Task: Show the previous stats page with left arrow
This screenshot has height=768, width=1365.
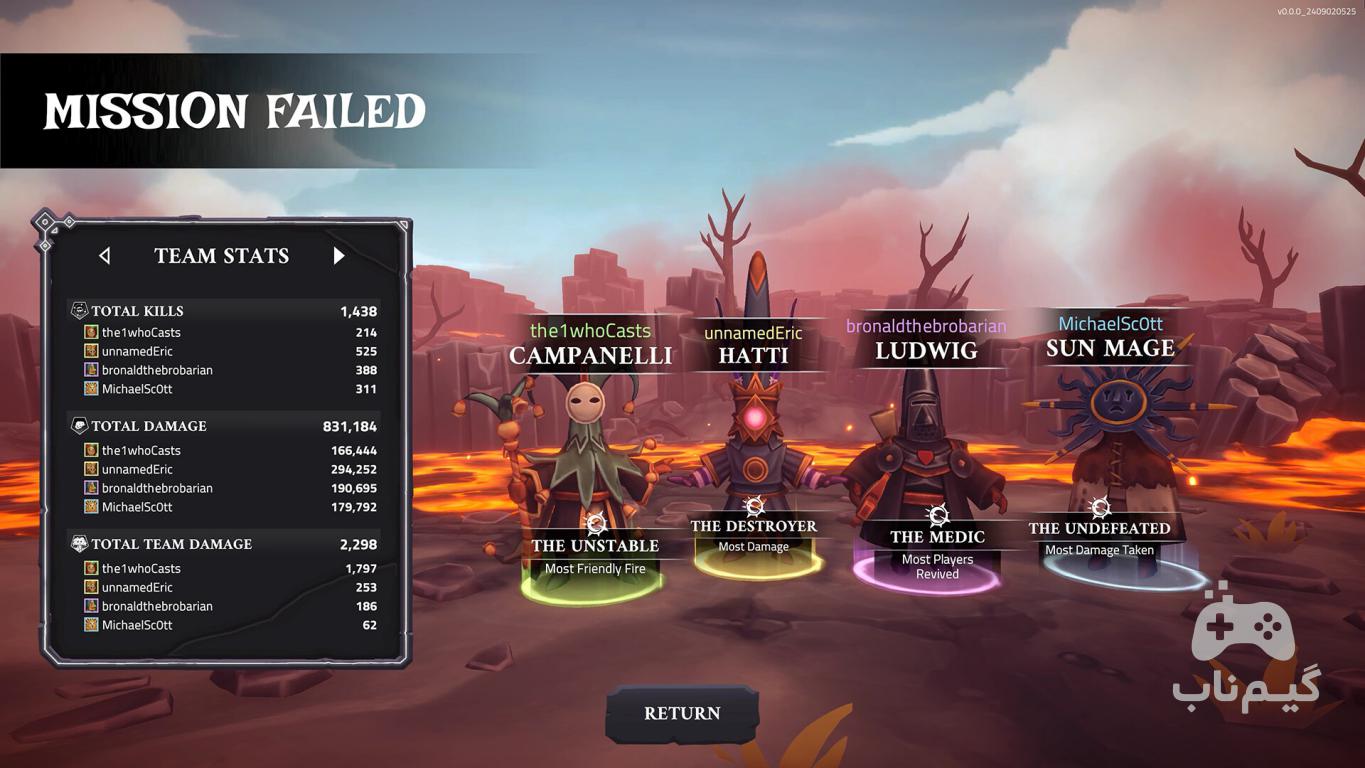Action: 105,256
